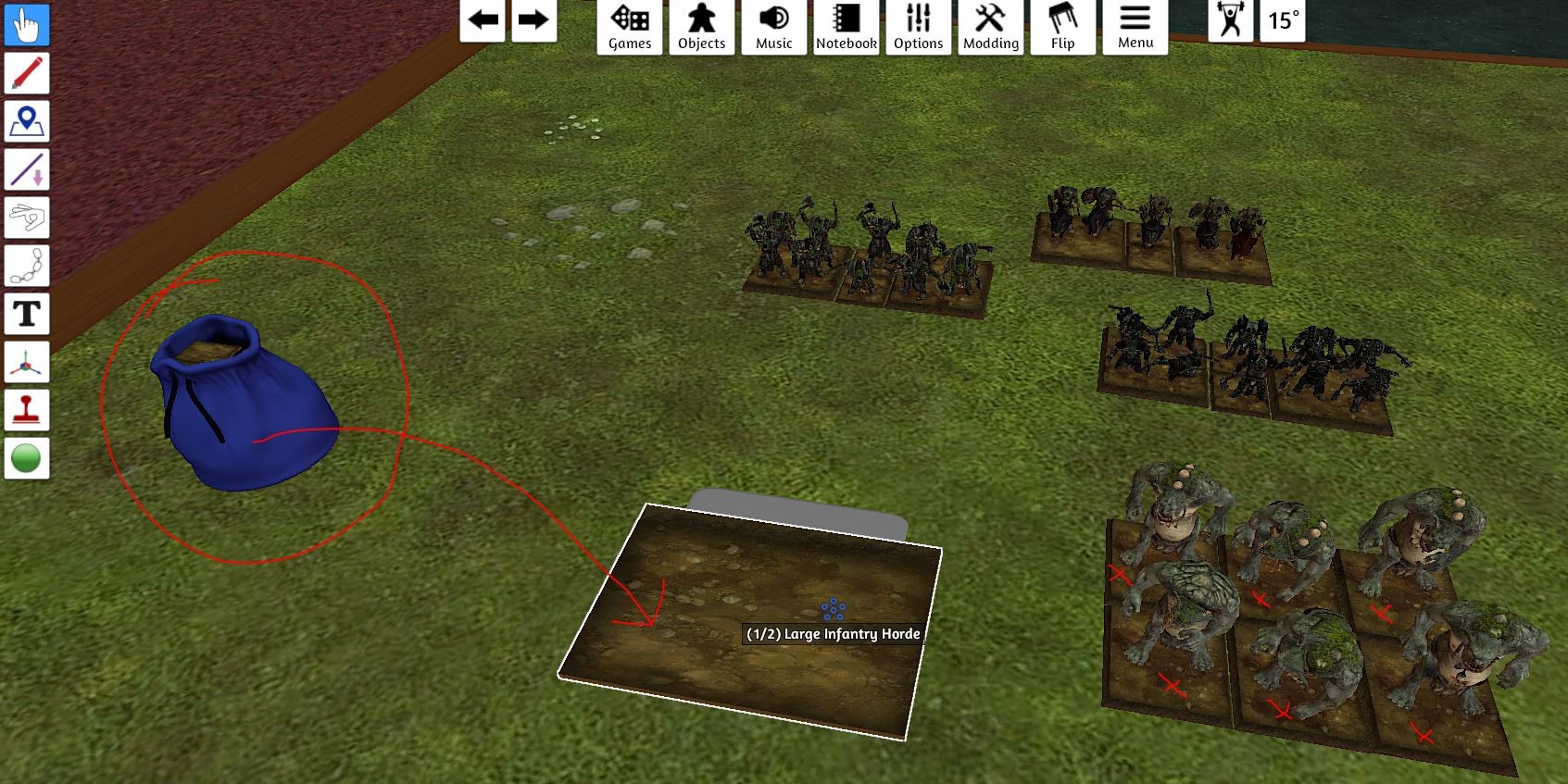Screen dimensions: 1568x784
Task: Activate the Zone creation tool
Action: (x=26, y=122)
